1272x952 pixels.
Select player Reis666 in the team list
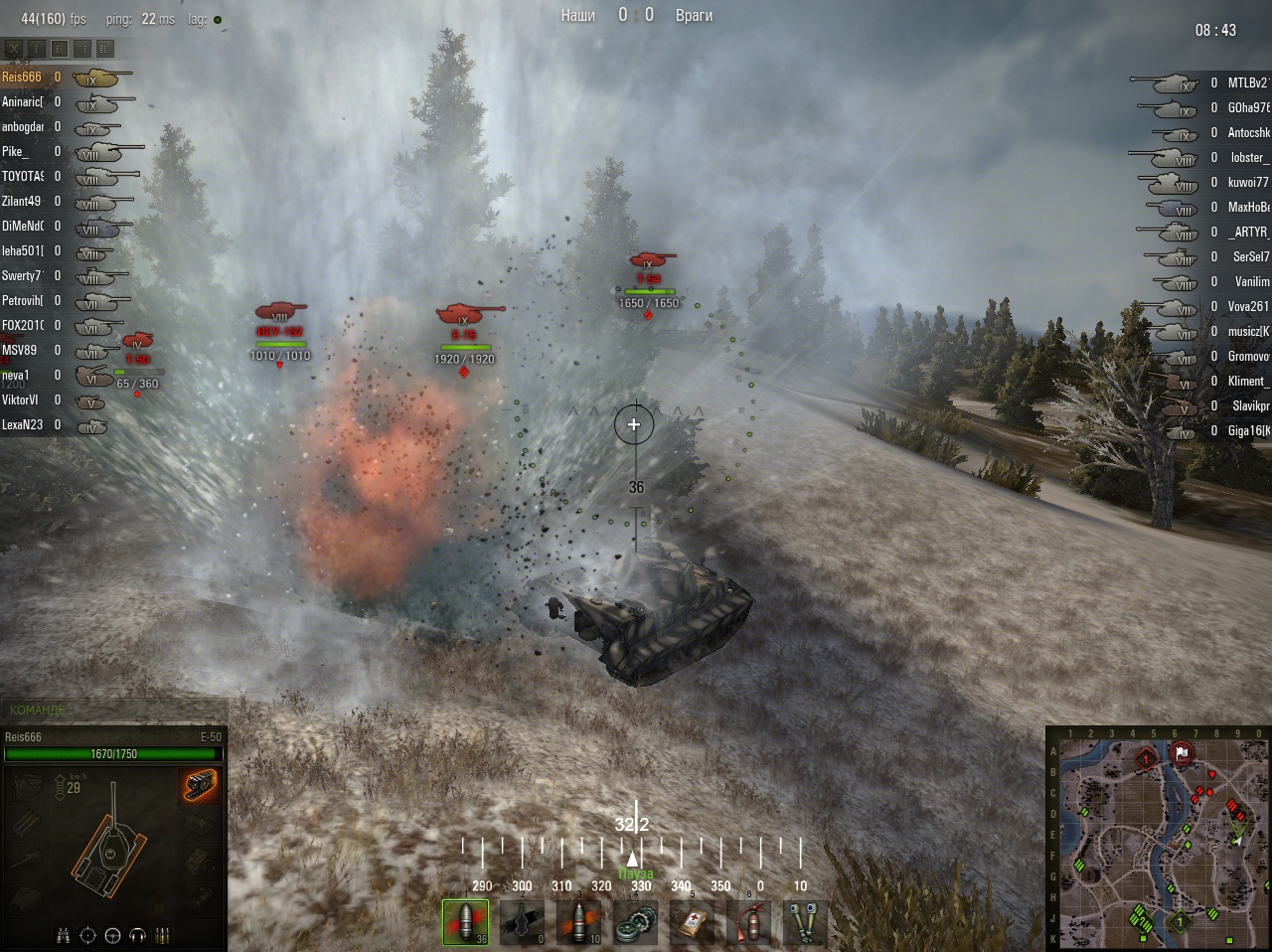click(x=22, y=77)
